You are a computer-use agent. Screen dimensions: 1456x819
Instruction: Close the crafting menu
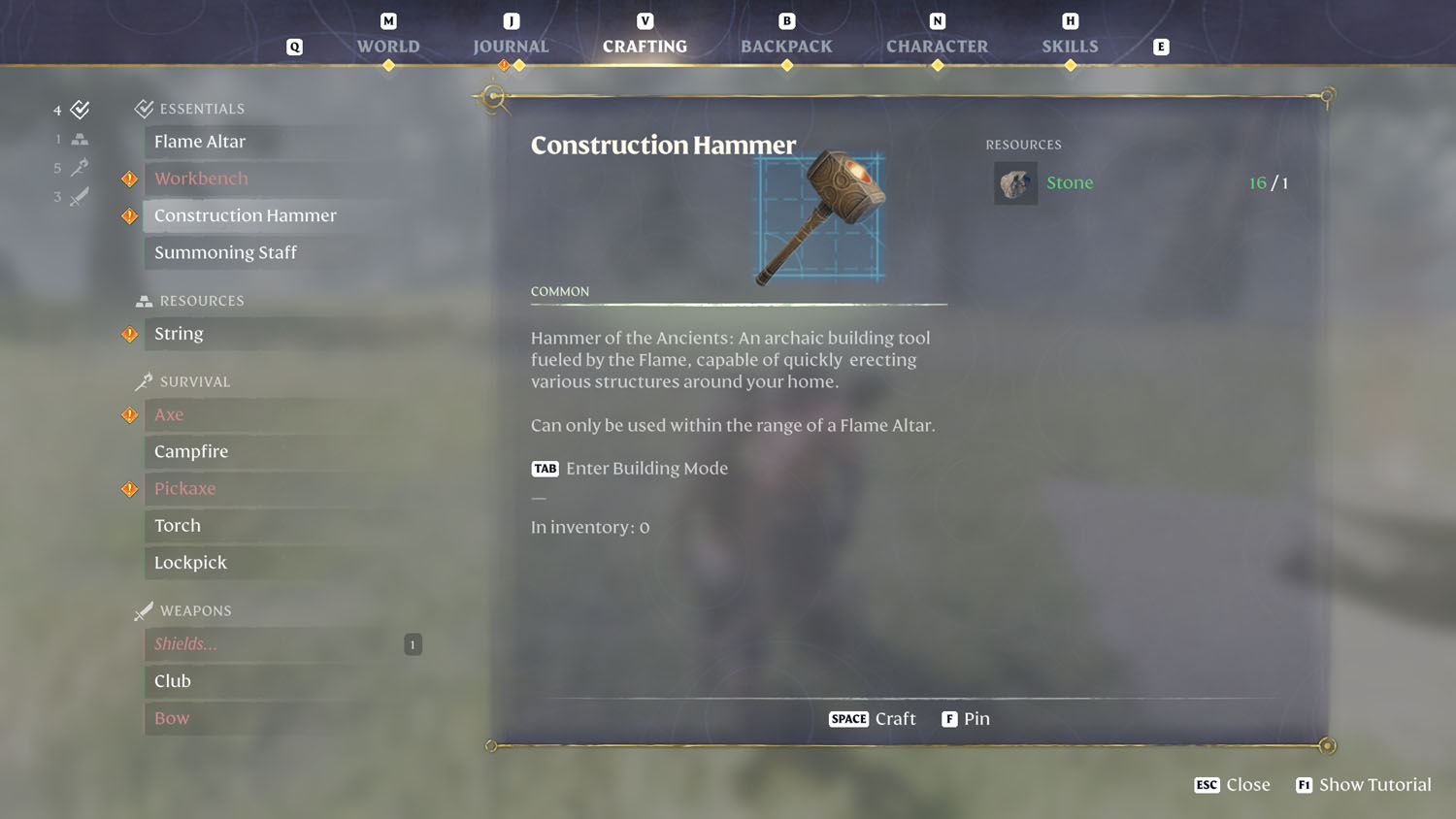pos(1233,785)
